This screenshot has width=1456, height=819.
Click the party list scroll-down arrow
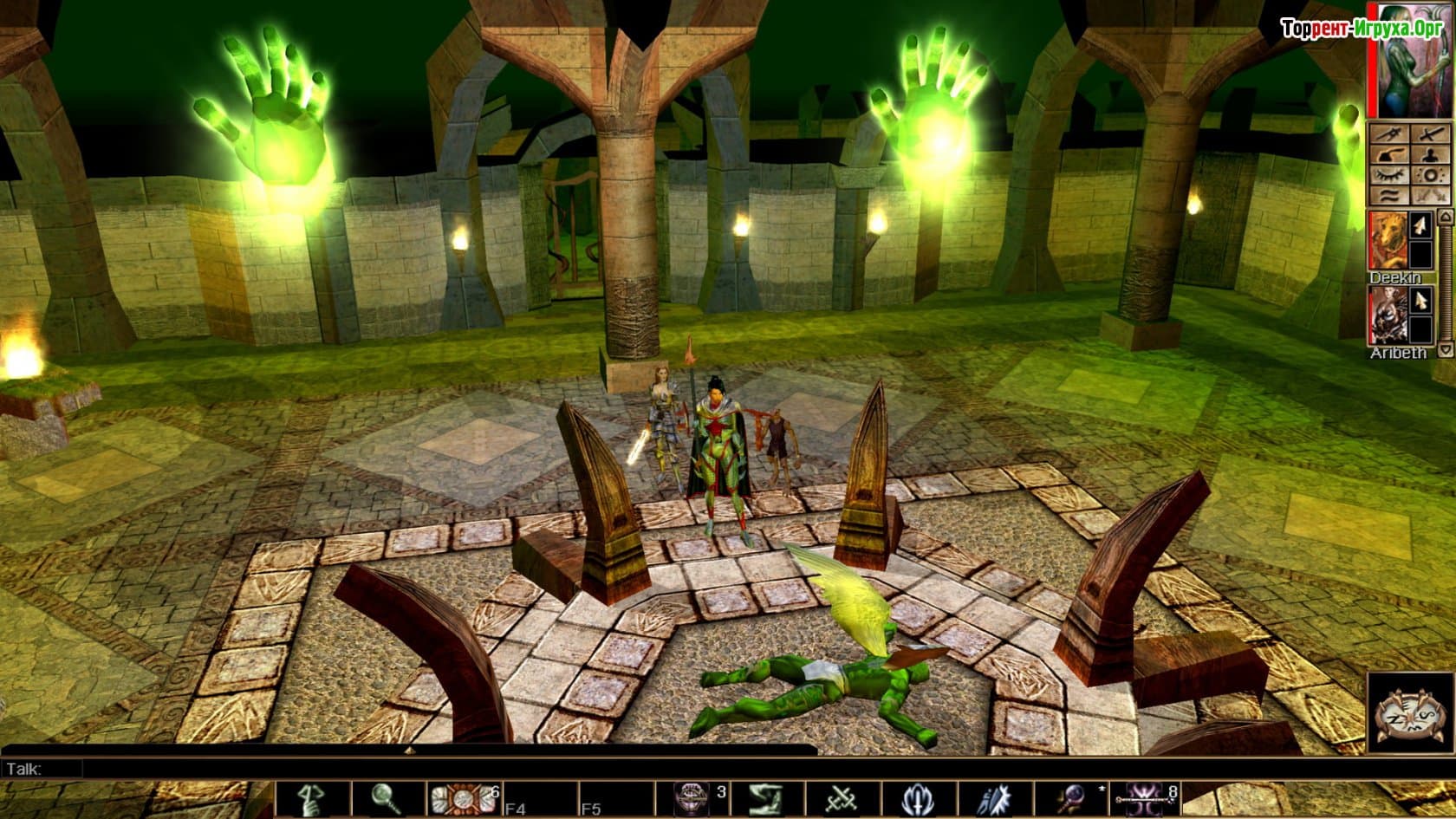click(1445, 350)
